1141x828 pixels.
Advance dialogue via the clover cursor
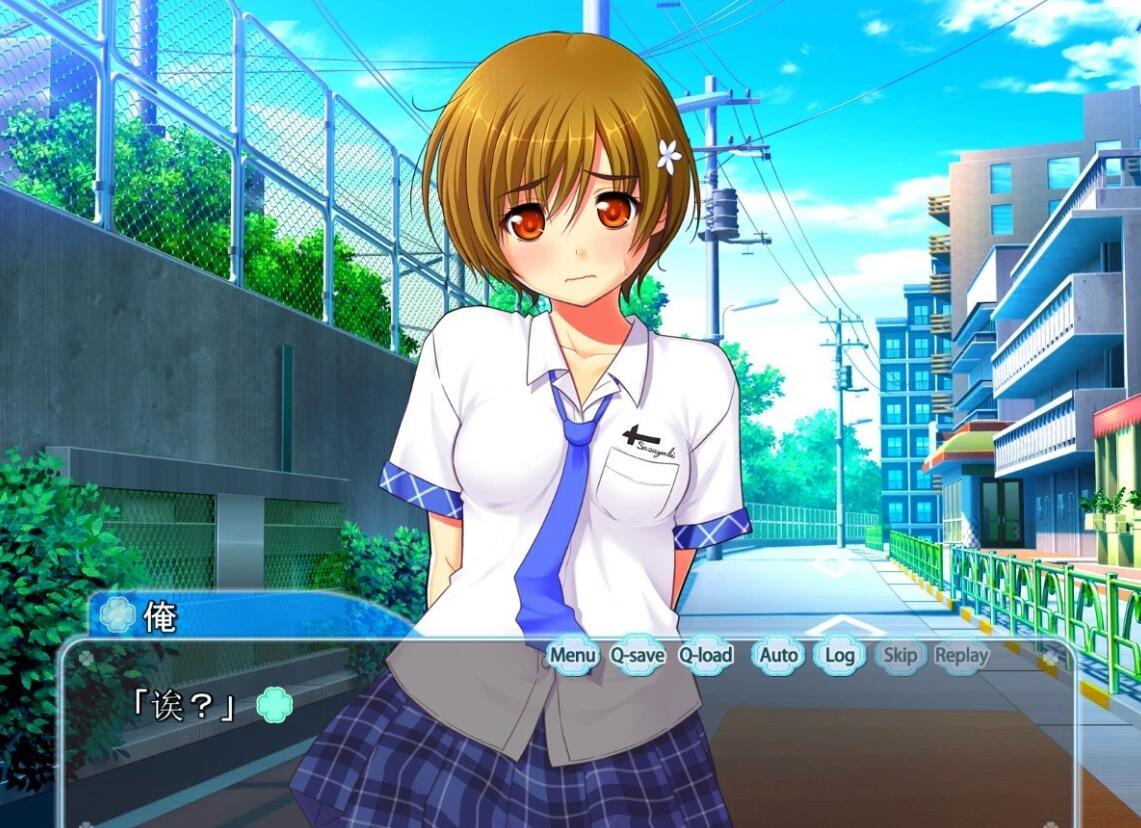pos(274,705)
